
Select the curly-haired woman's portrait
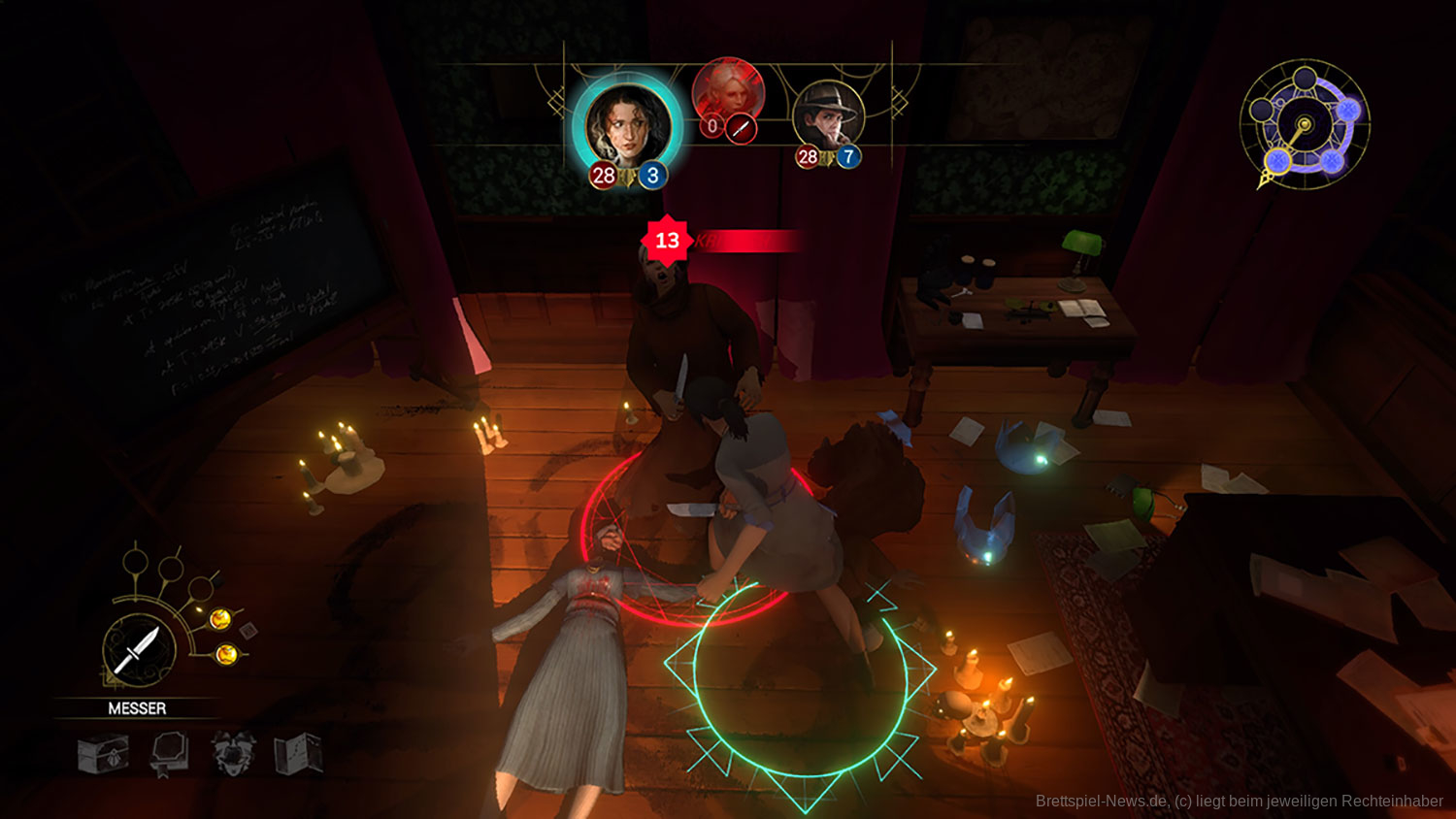pos(627,126)
